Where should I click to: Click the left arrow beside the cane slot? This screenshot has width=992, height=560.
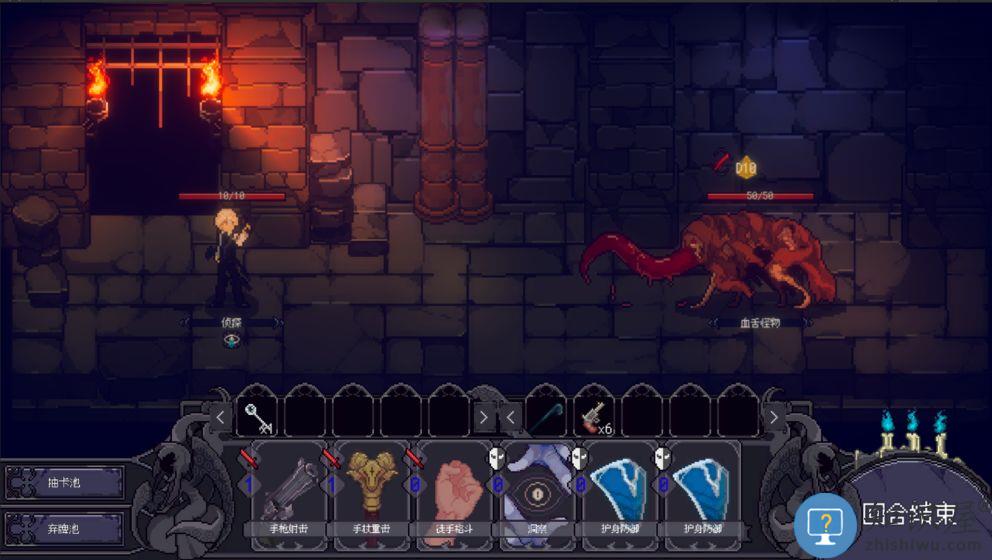[x=510, y=416]
